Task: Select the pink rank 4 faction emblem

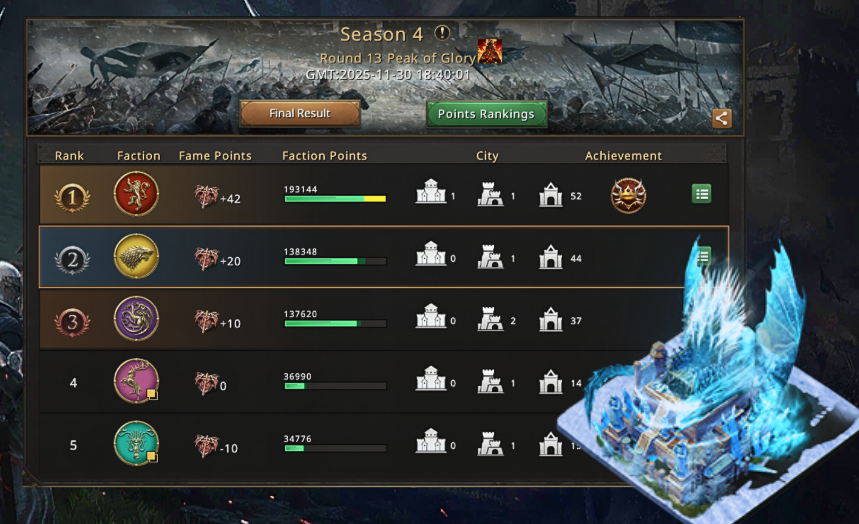Action: (x=136, y=381)
